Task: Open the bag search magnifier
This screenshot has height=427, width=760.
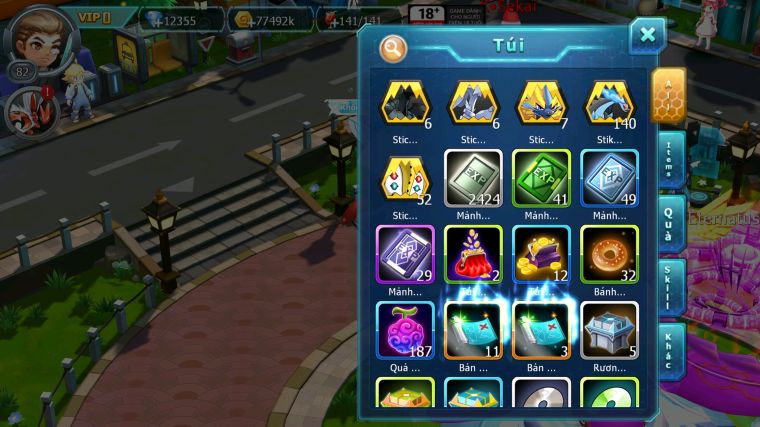Action: point(394,47)
